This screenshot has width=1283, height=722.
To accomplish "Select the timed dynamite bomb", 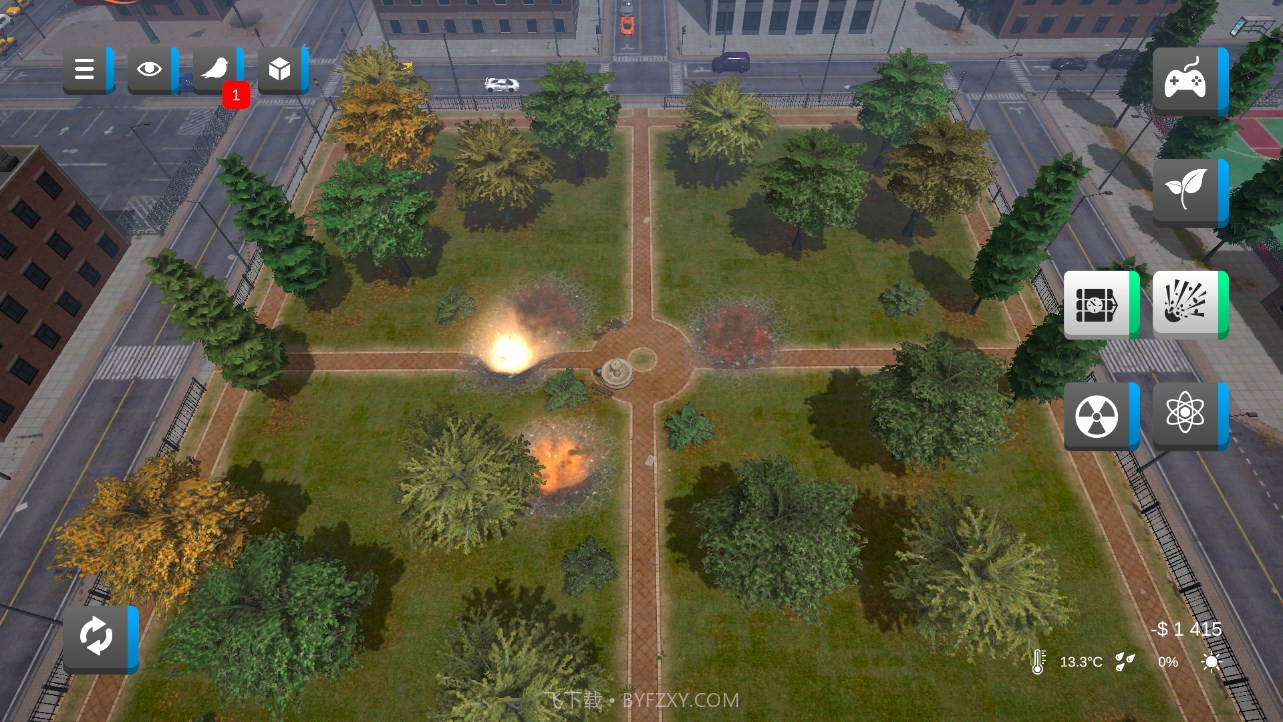I will 1098,304.
